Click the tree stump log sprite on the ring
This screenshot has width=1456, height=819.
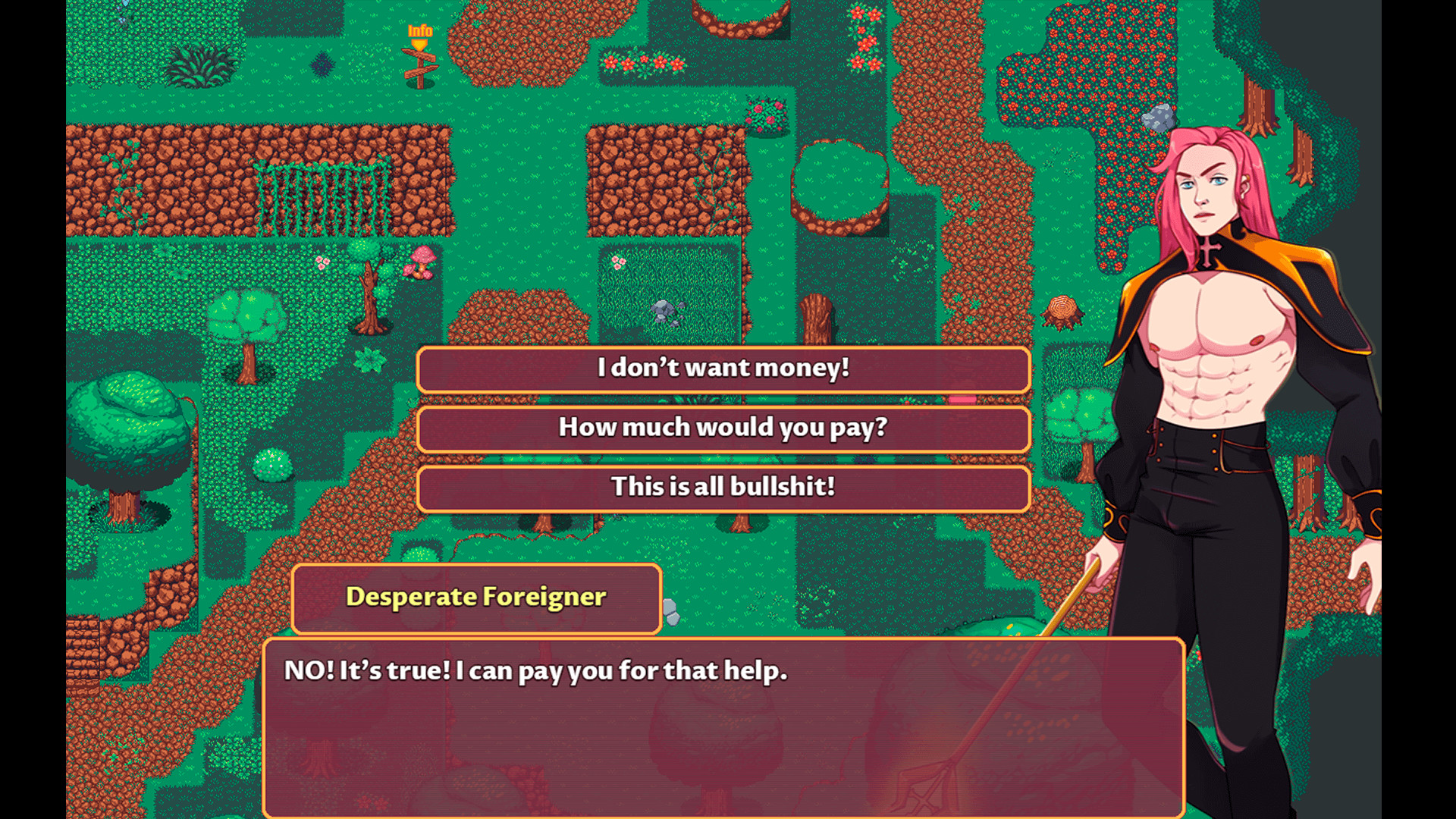[1062, 309]
